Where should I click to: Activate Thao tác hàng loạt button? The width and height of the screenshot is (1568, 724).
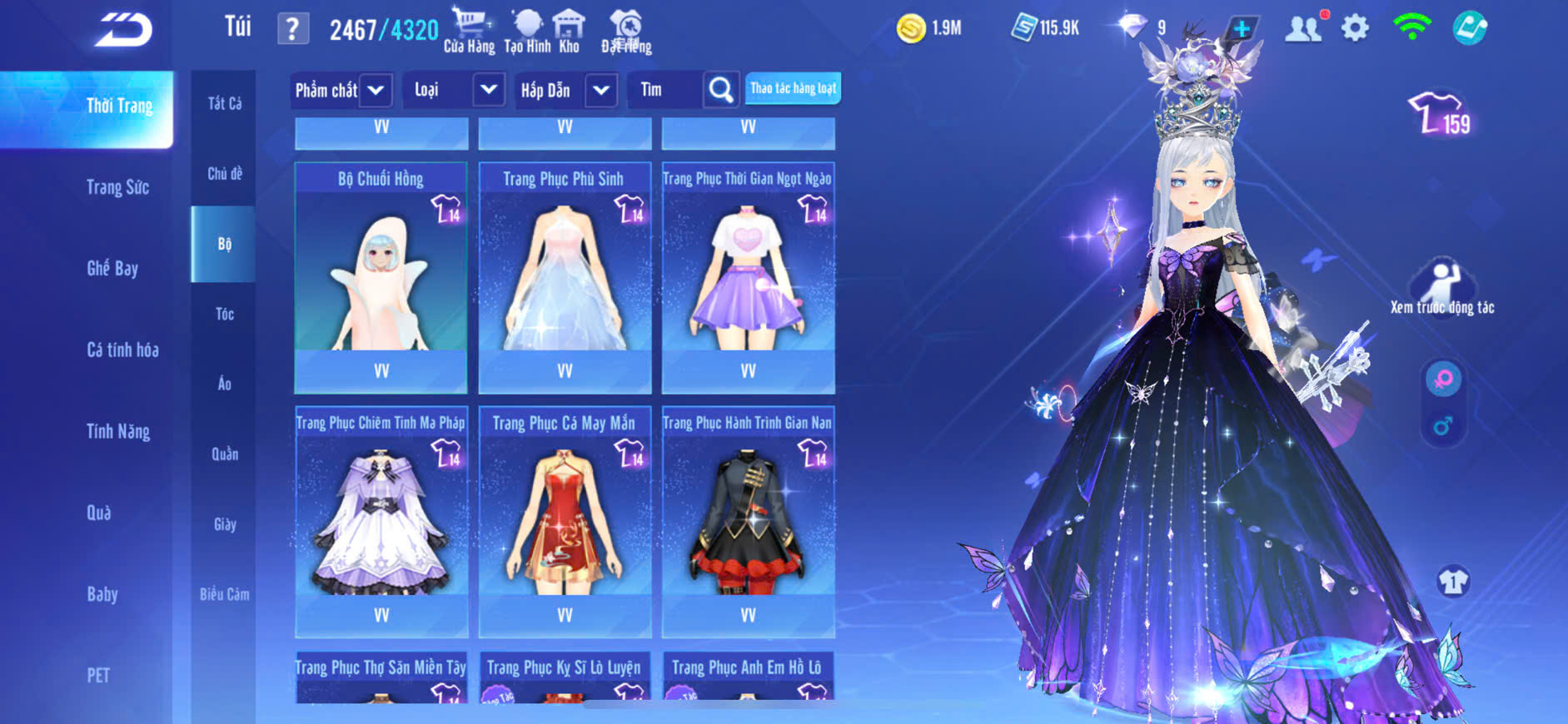(793, 88)
